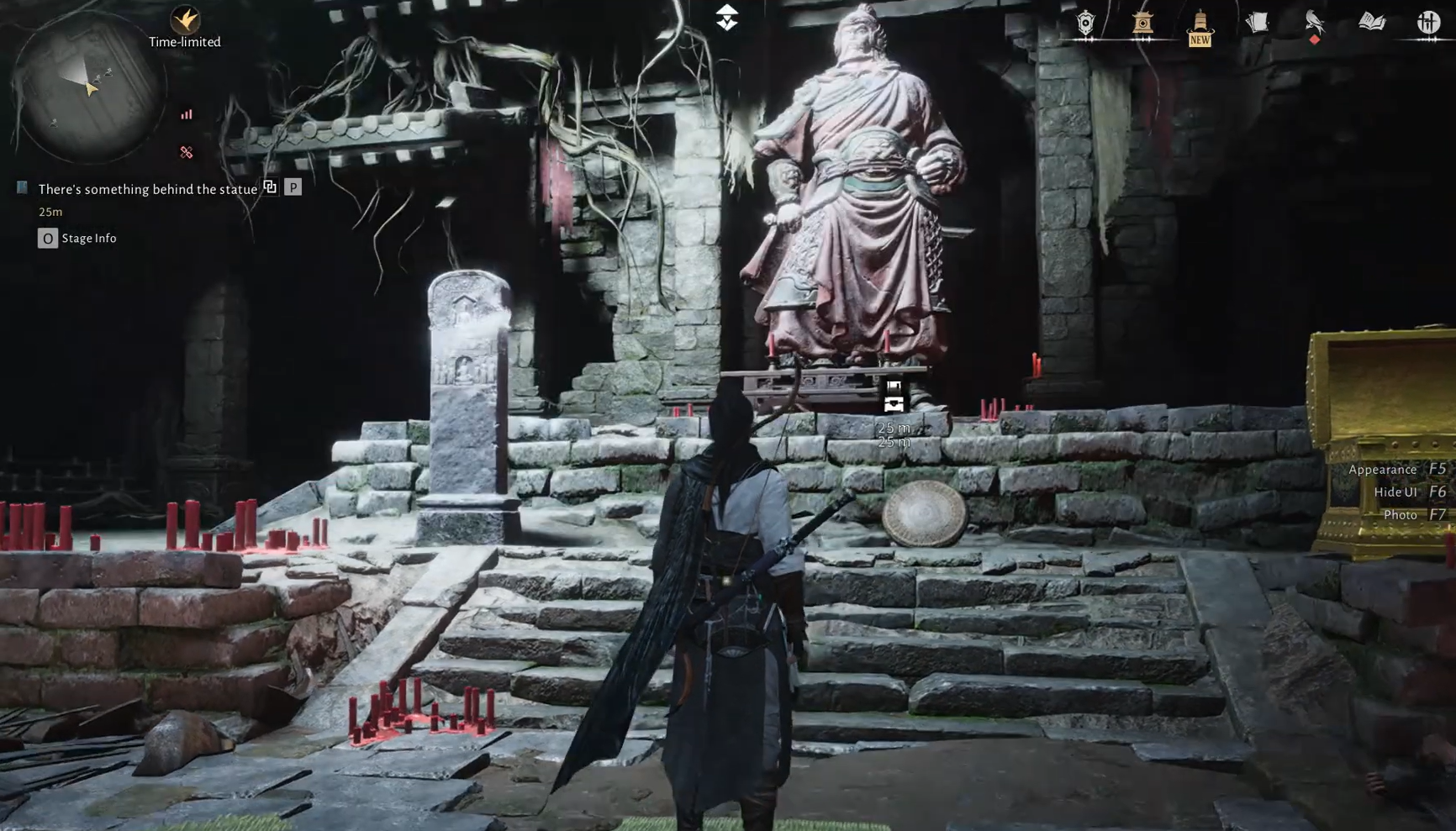1456x831 pixels.
Task: Expand the broken link icon under minimap
Action: 186,151
